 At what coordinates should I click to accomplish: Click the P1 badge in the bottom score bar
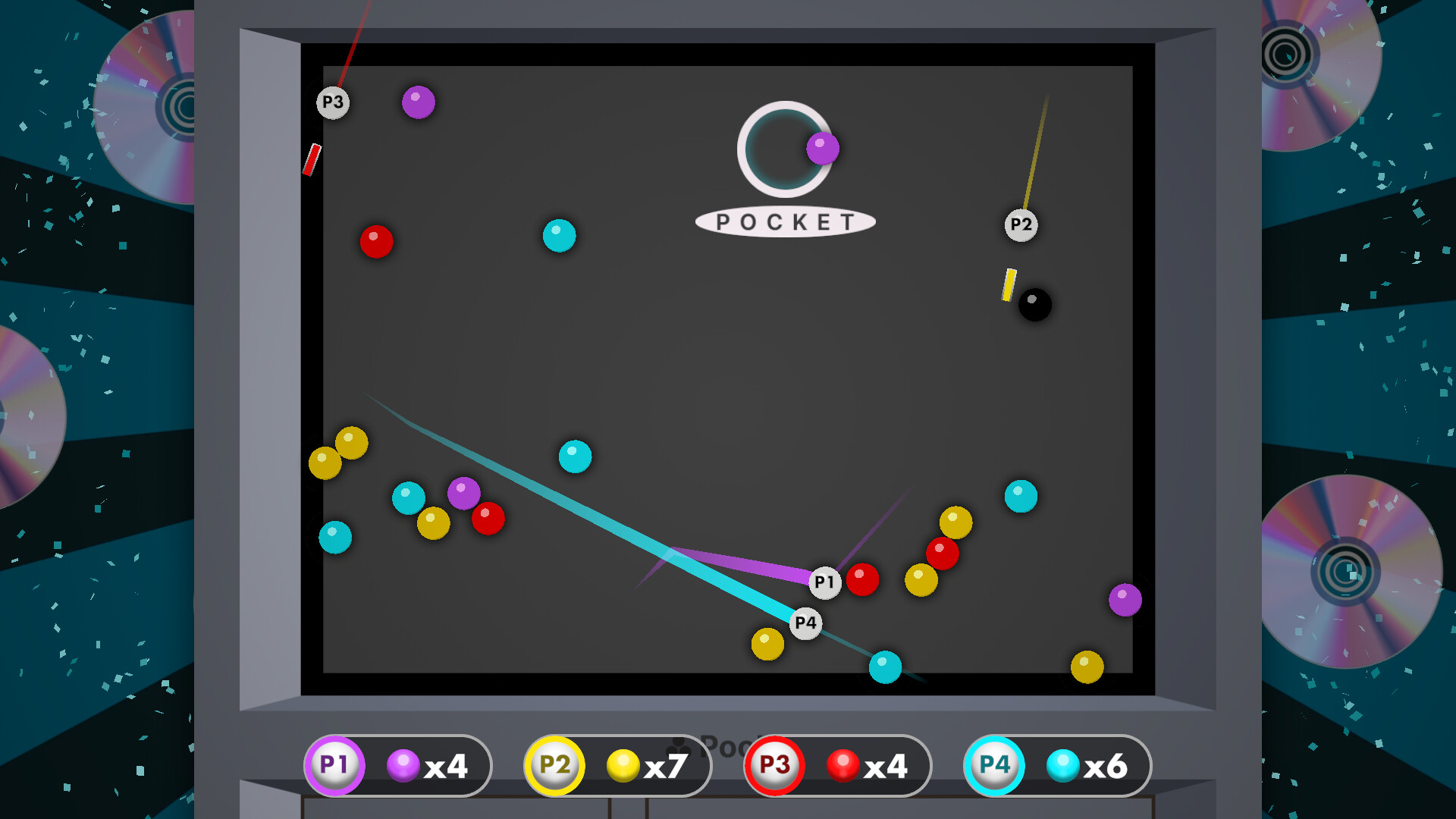click(334, 766)
